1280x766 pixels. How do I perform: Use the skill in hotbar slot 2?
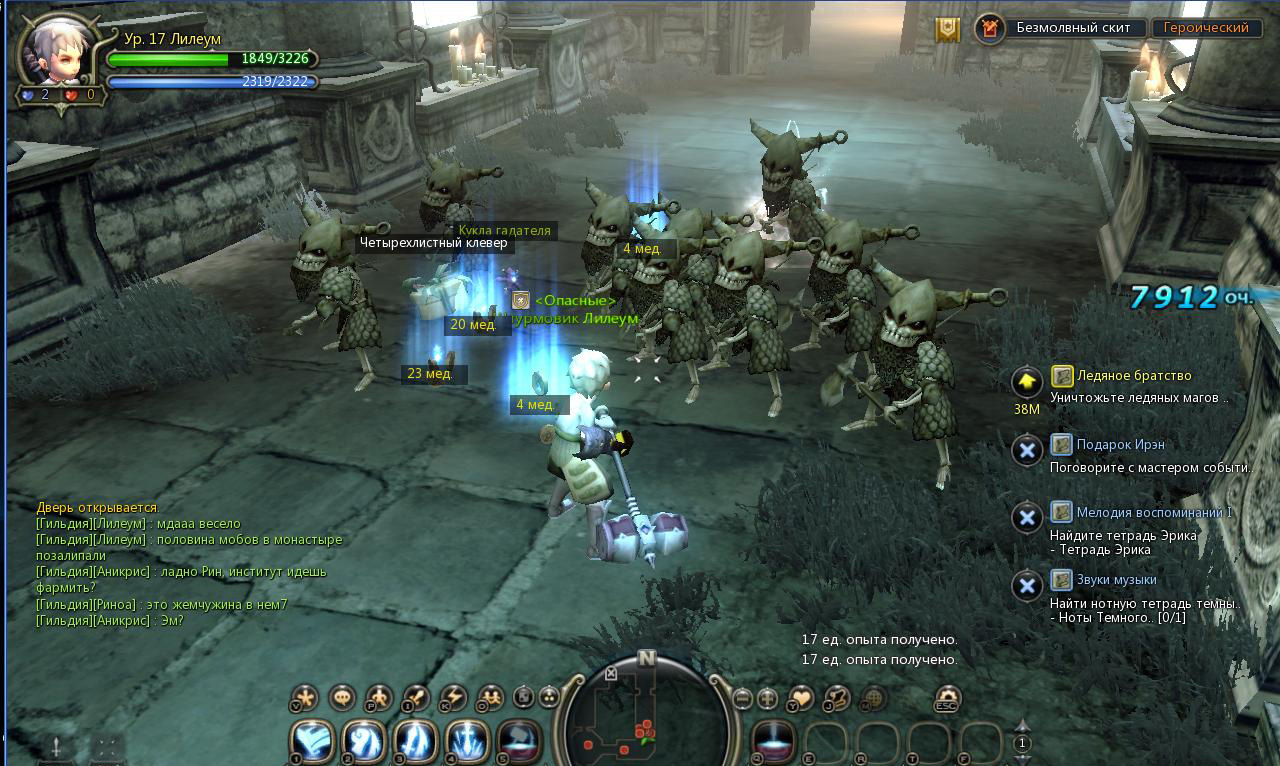tap(364, 741)
